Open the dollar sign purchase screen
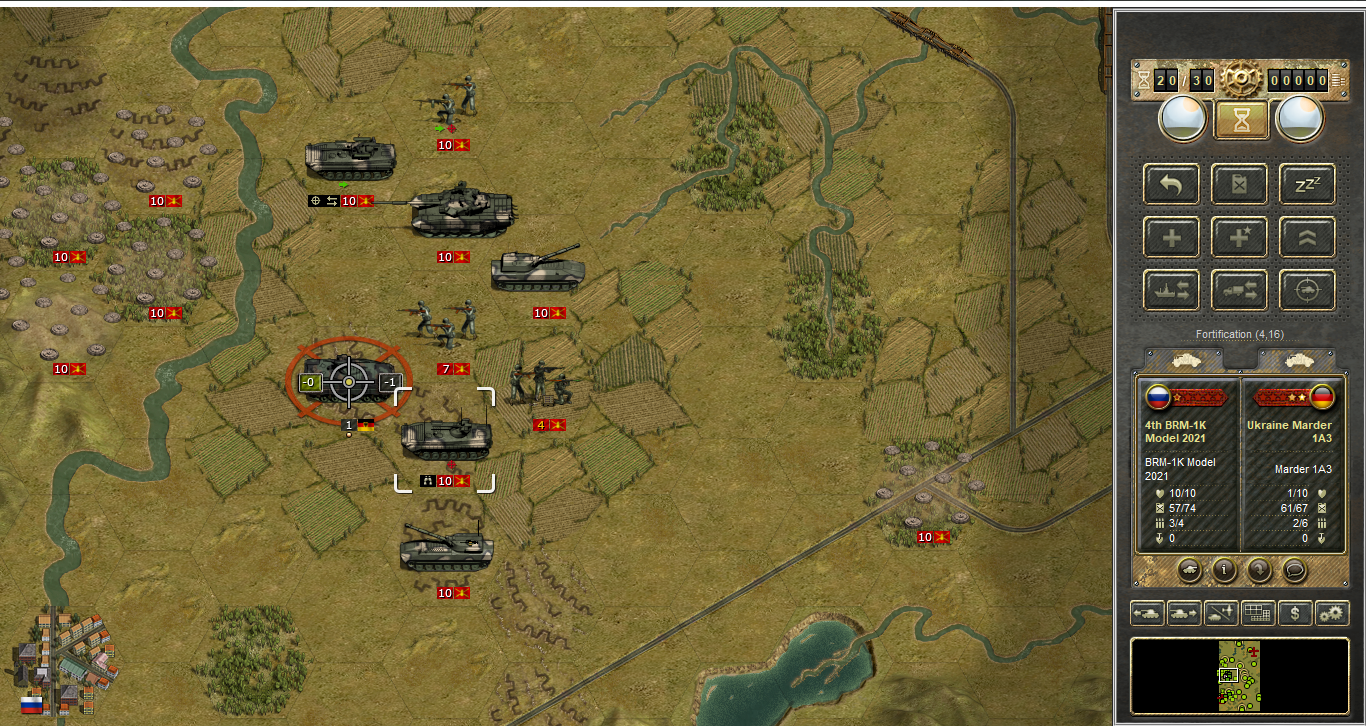 click(1295, 613)
